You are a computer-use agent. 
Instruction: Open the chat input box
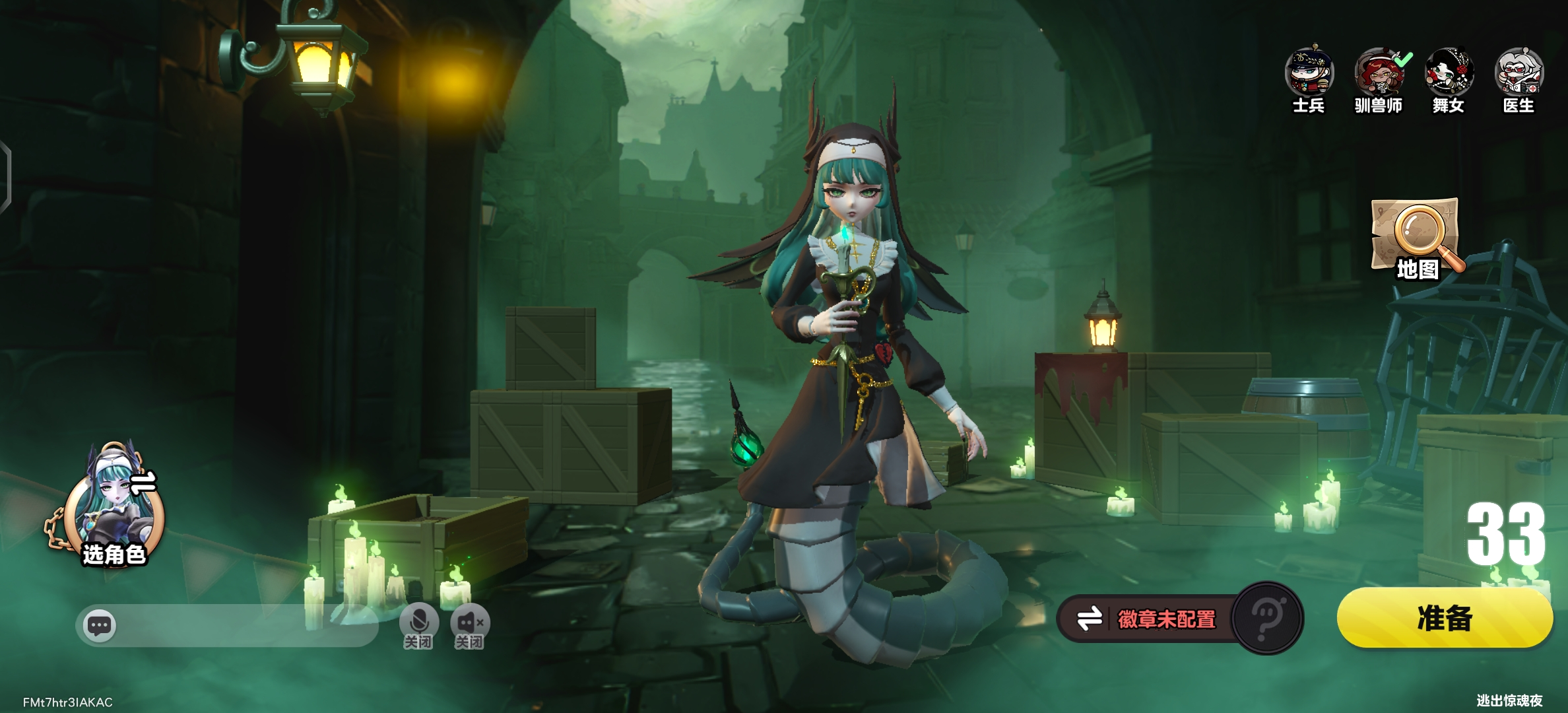(228, 625)
